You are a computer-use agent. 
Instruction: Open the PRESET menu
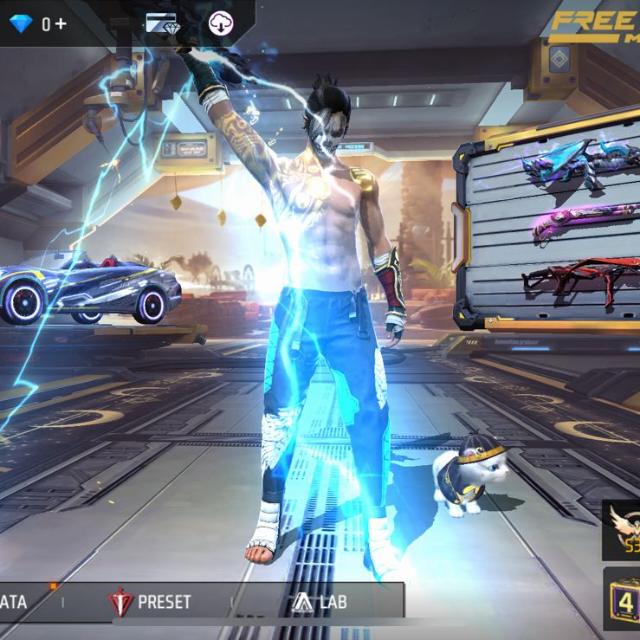pos(152,602)
